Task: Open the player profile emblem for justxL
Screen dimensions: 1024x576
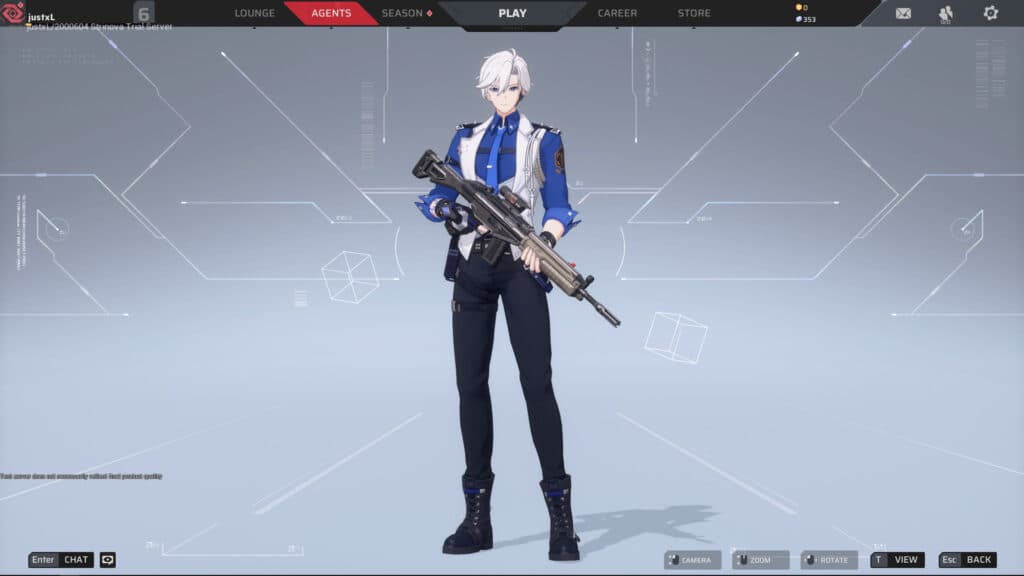Action: [14, 13]
